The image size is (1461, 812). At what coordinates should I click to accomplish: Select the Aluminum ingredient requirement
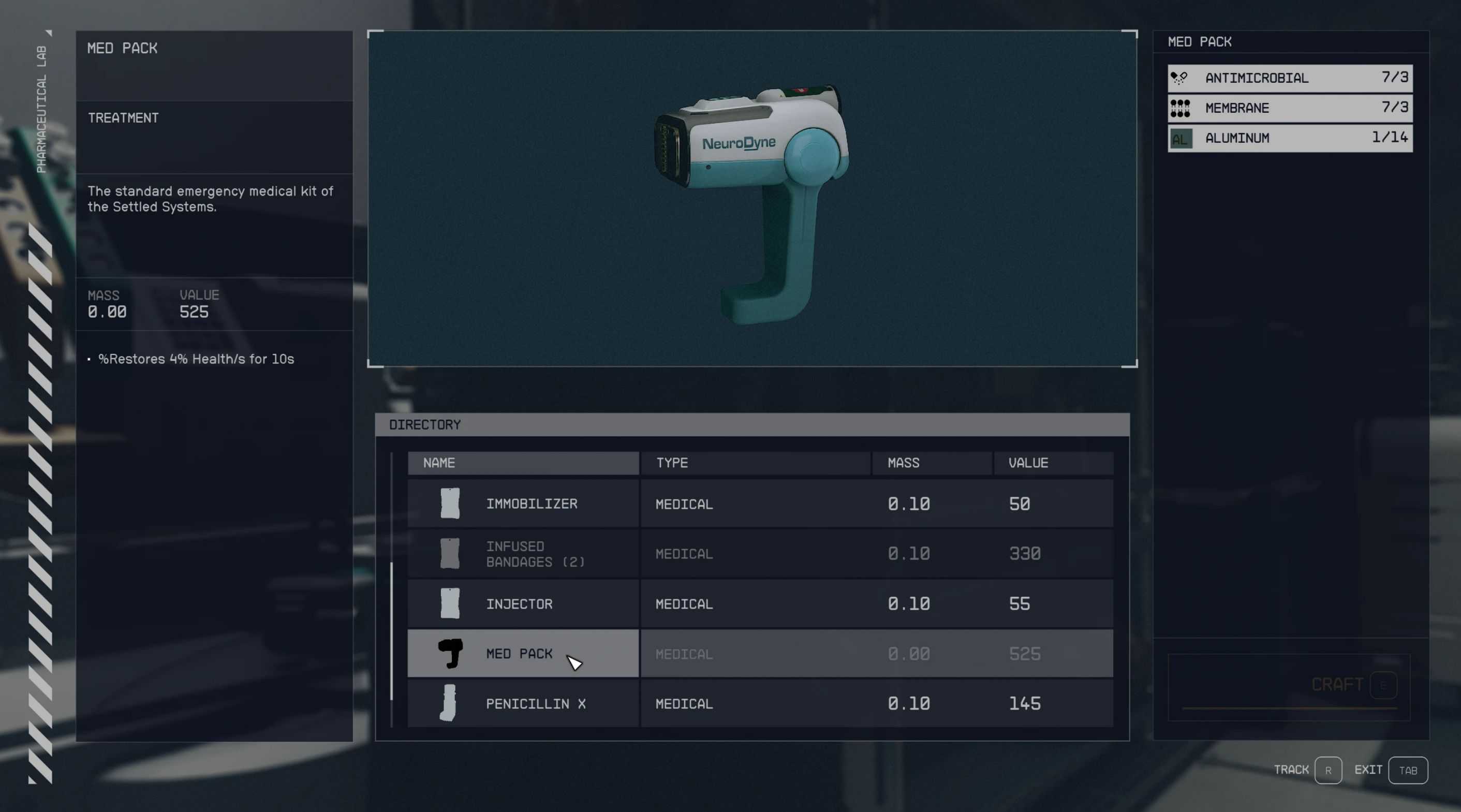[1290, 138]
